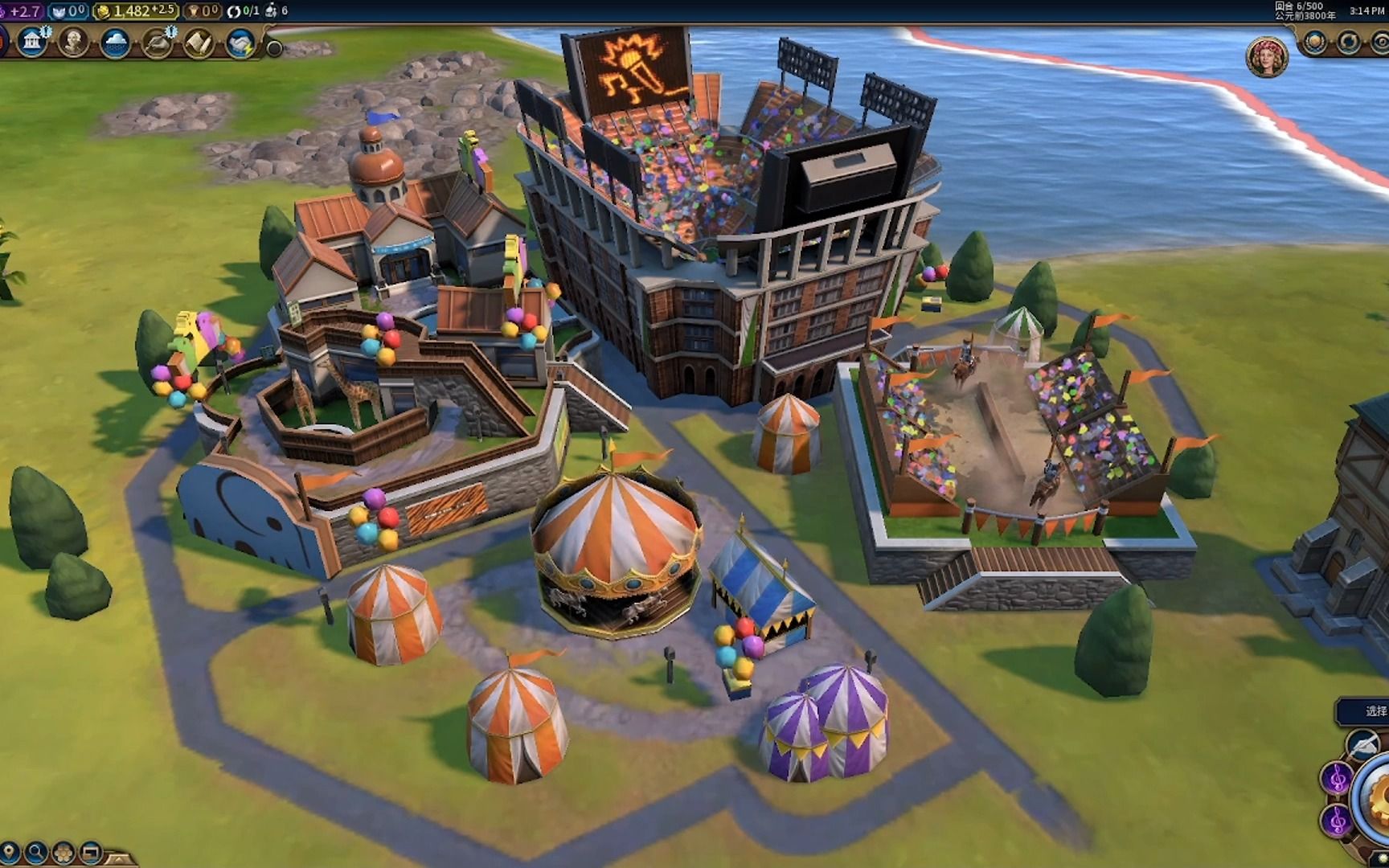
Task: Open the handshake with lightning bolt icon
Action: tap(240, 43)
